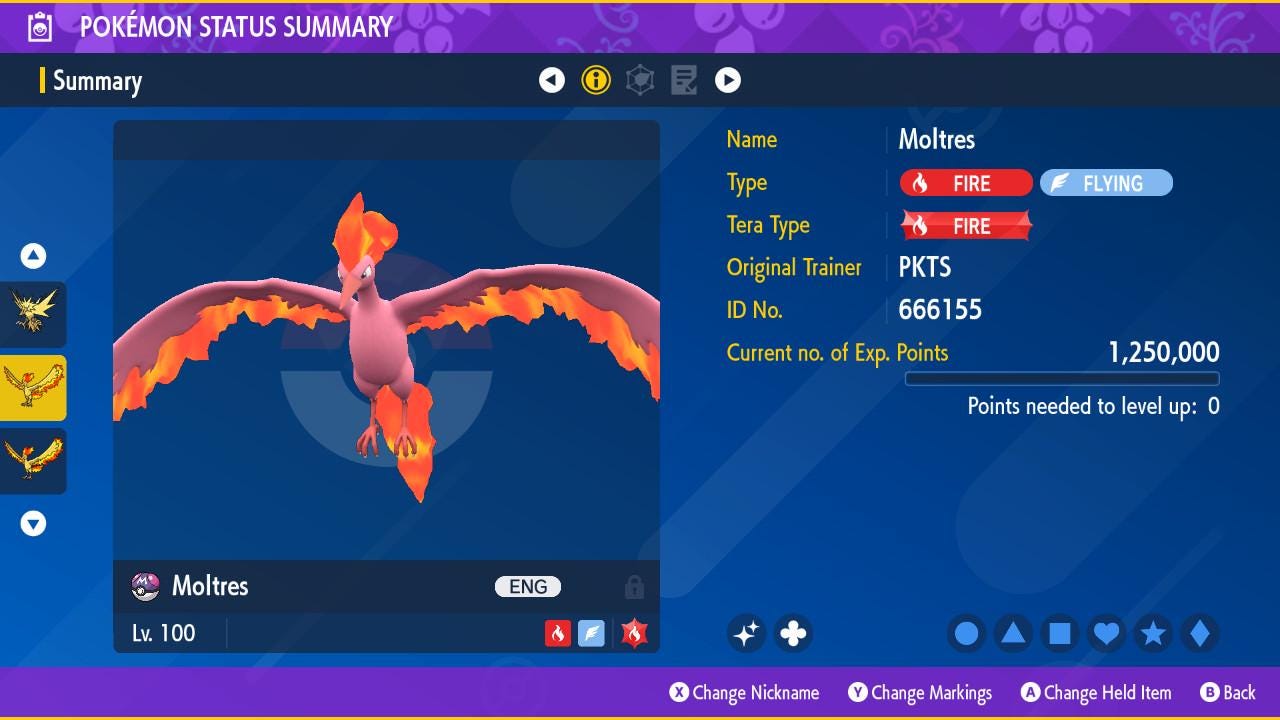Open the memo notes tab
Viewport: 1280px width, 720px height.
[684, 80]
